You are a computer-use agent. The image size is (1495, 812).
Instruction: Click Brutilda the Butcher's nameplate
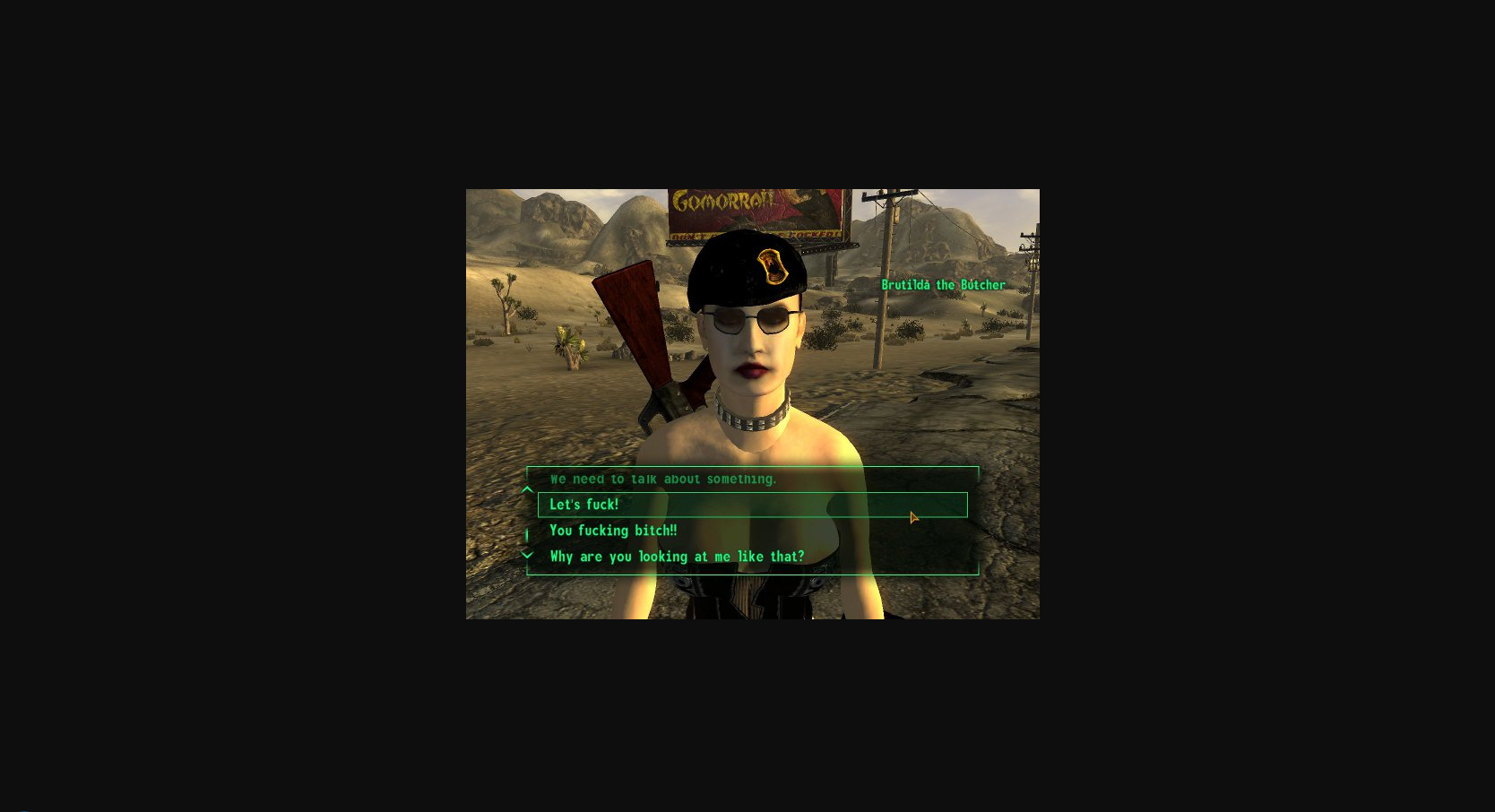click(x=944, y=284)
